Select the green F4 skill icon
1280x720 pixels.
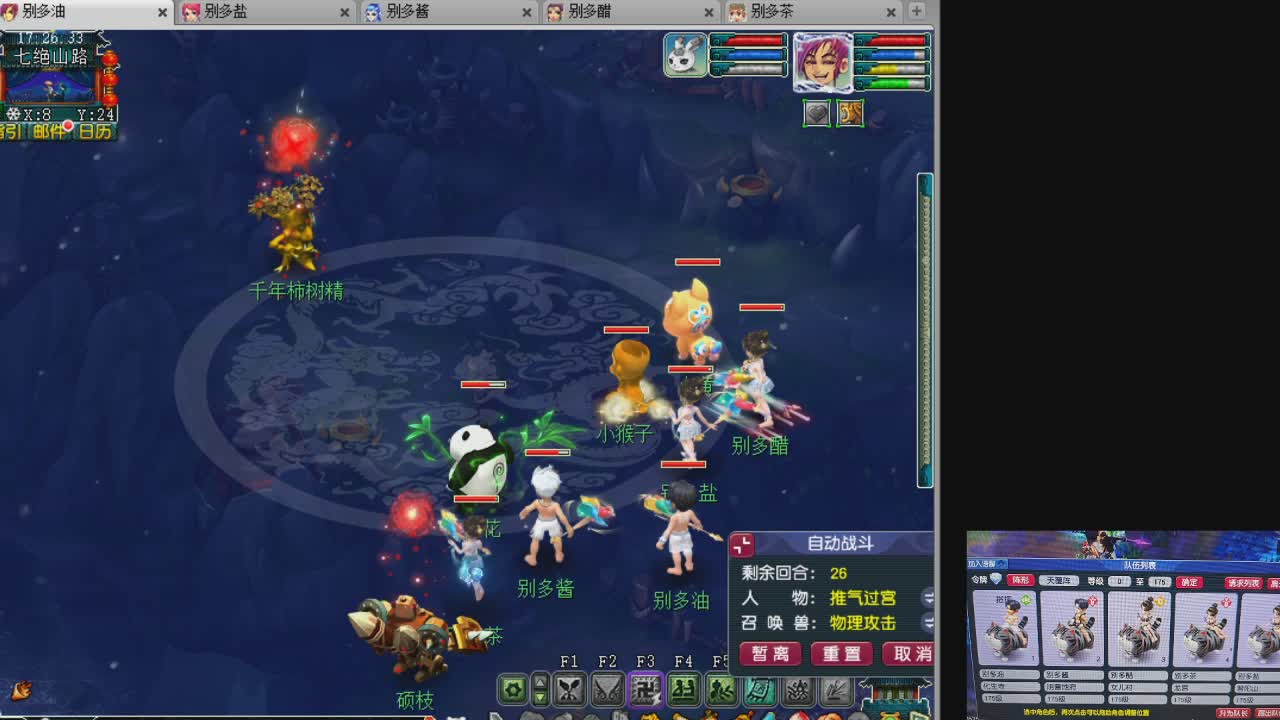click(x=682, y=690)
